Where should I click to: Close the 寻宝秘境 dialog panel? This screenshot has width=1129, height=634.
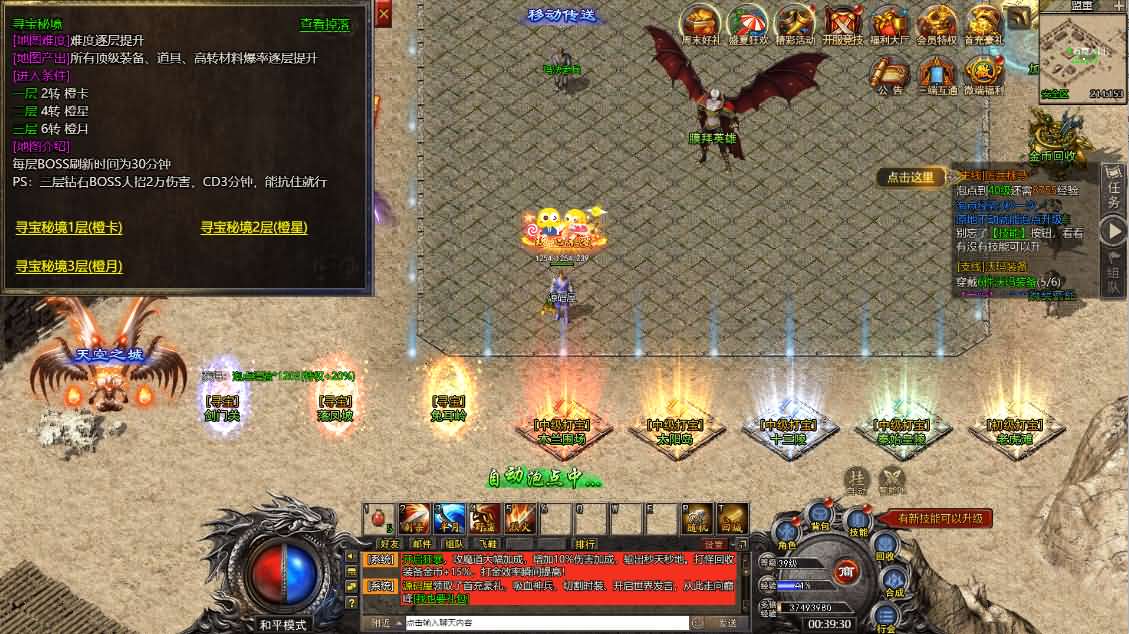tap(383, 14)
